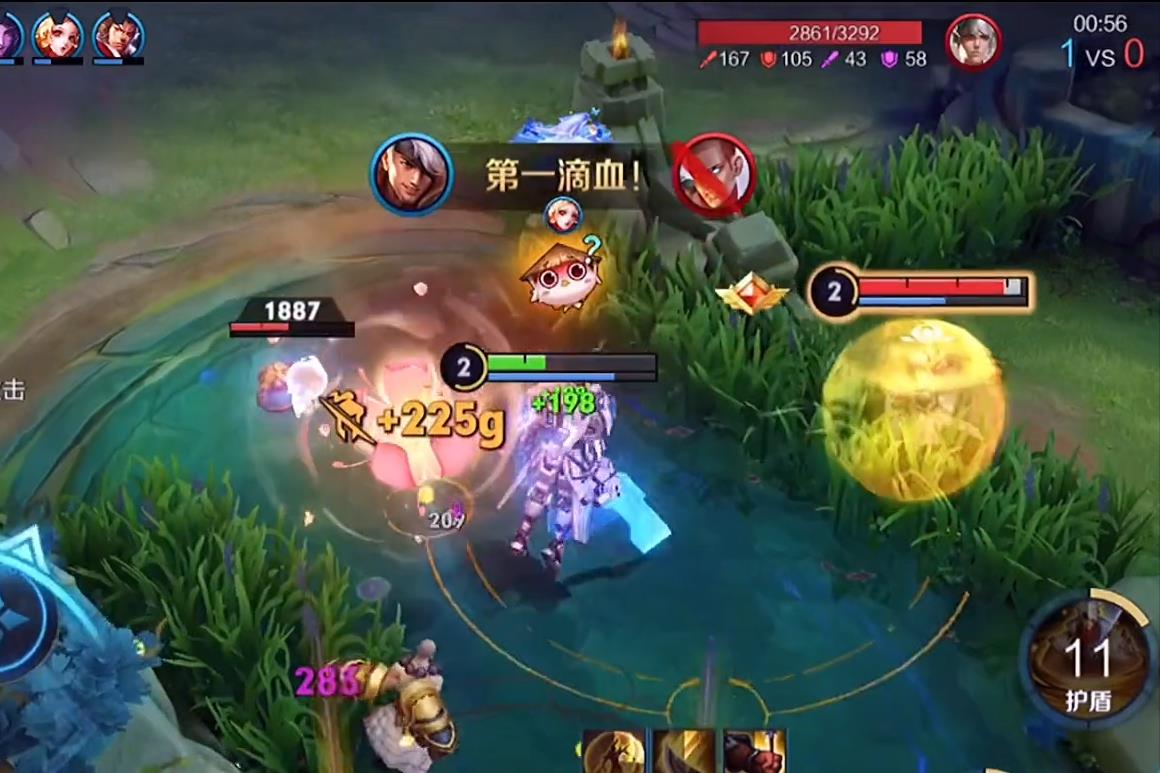This screenshot has height=773, width=1160.
Task: Select the red gauntlet item icon
Action: pyautogui.click(x=754, y=752)
